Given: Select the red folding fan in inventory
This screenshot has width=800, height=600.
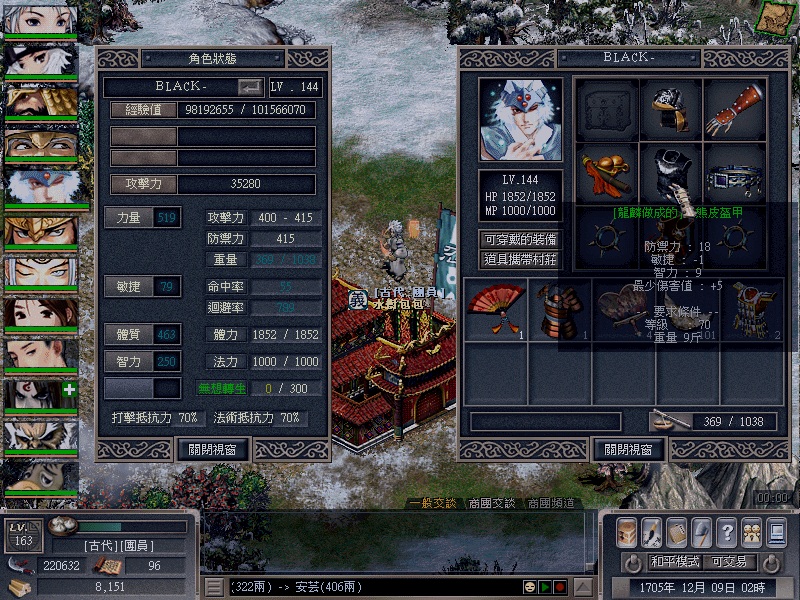Looking at the screenshot, I should (496, 309).
